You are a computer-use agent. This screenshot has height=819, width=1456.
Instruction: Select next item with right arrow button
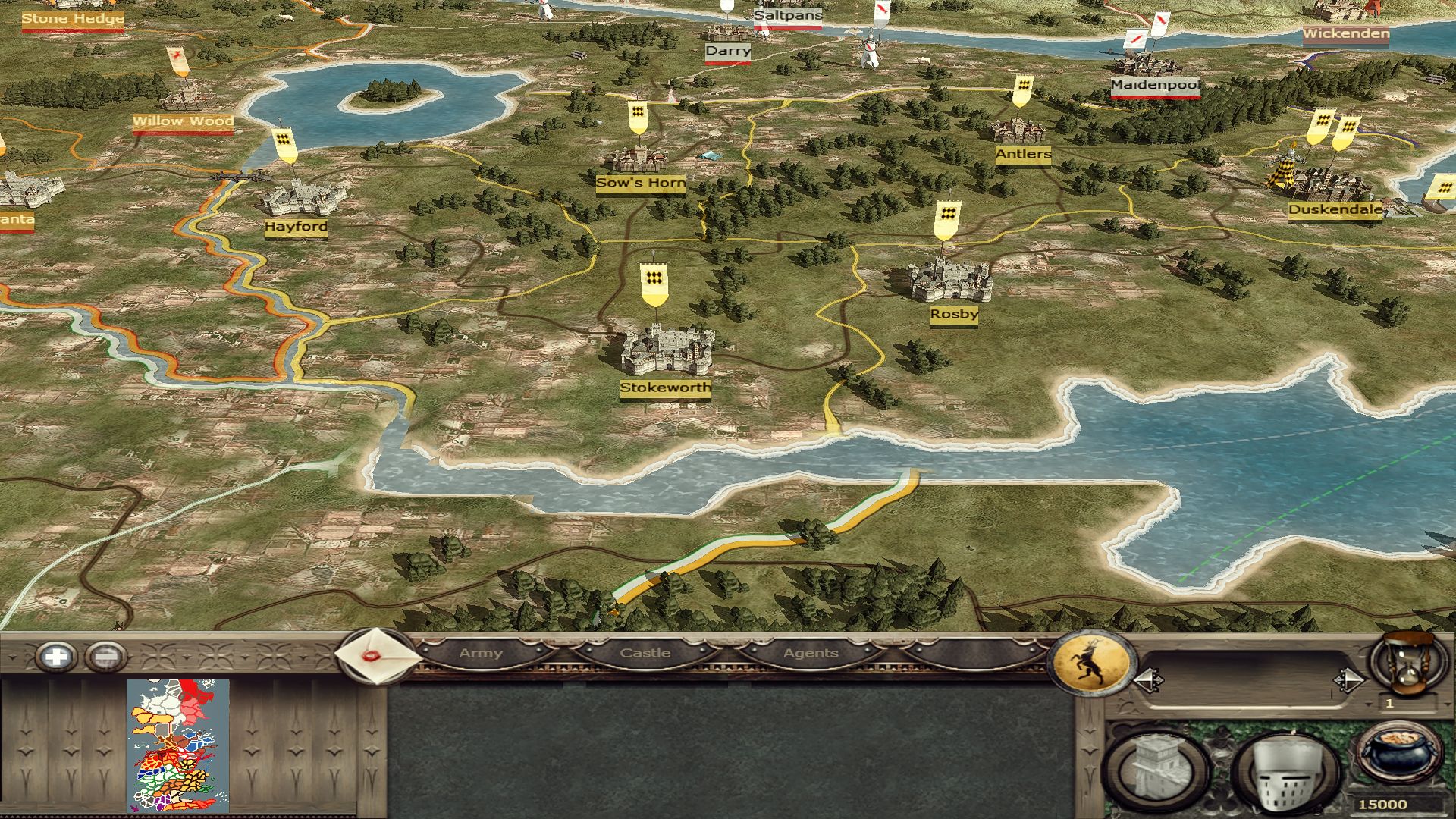1348,680
